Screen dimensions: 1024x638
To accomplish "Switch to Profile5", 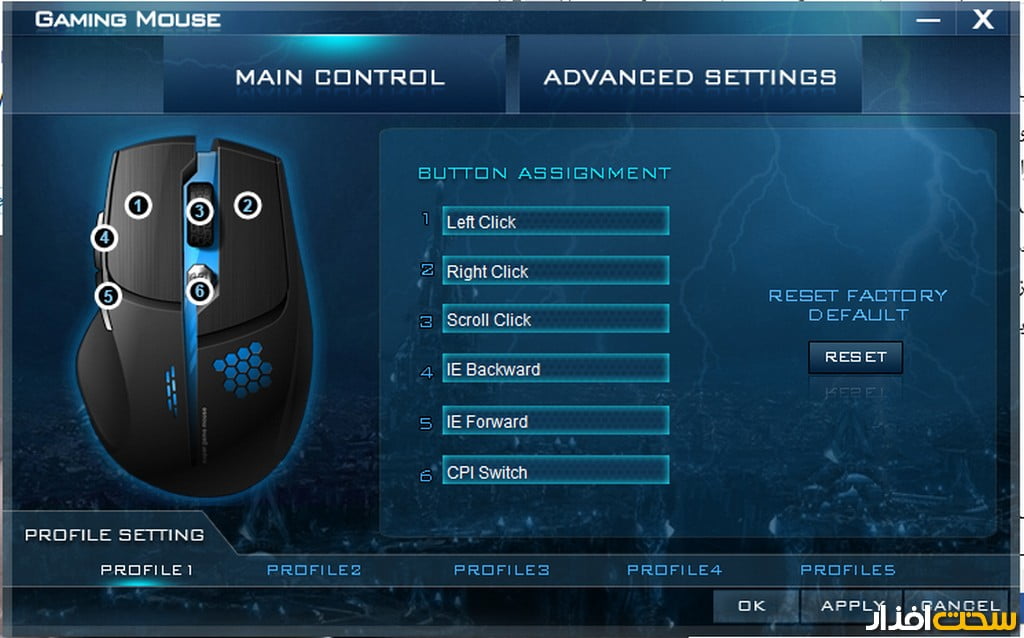I will pyautogui.click(x=847, y=570).
